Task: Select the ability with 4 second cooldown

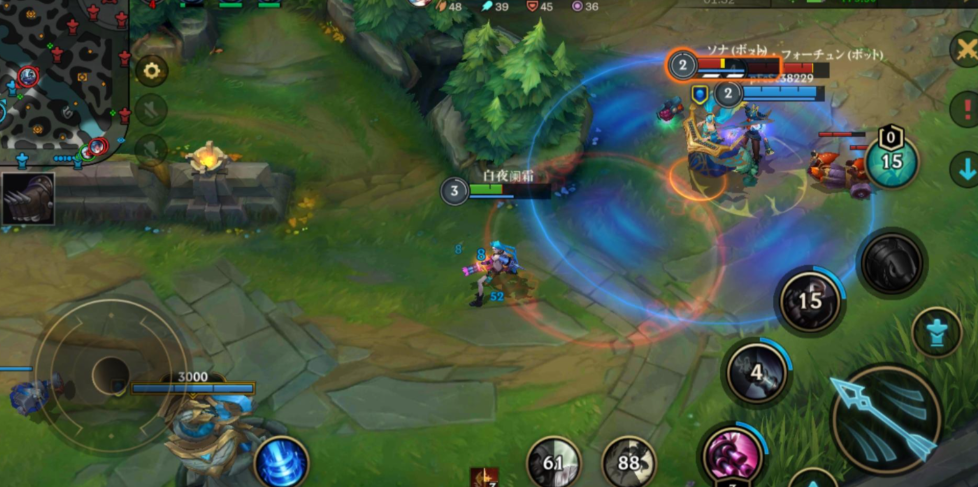Action: tap(757, 372)
